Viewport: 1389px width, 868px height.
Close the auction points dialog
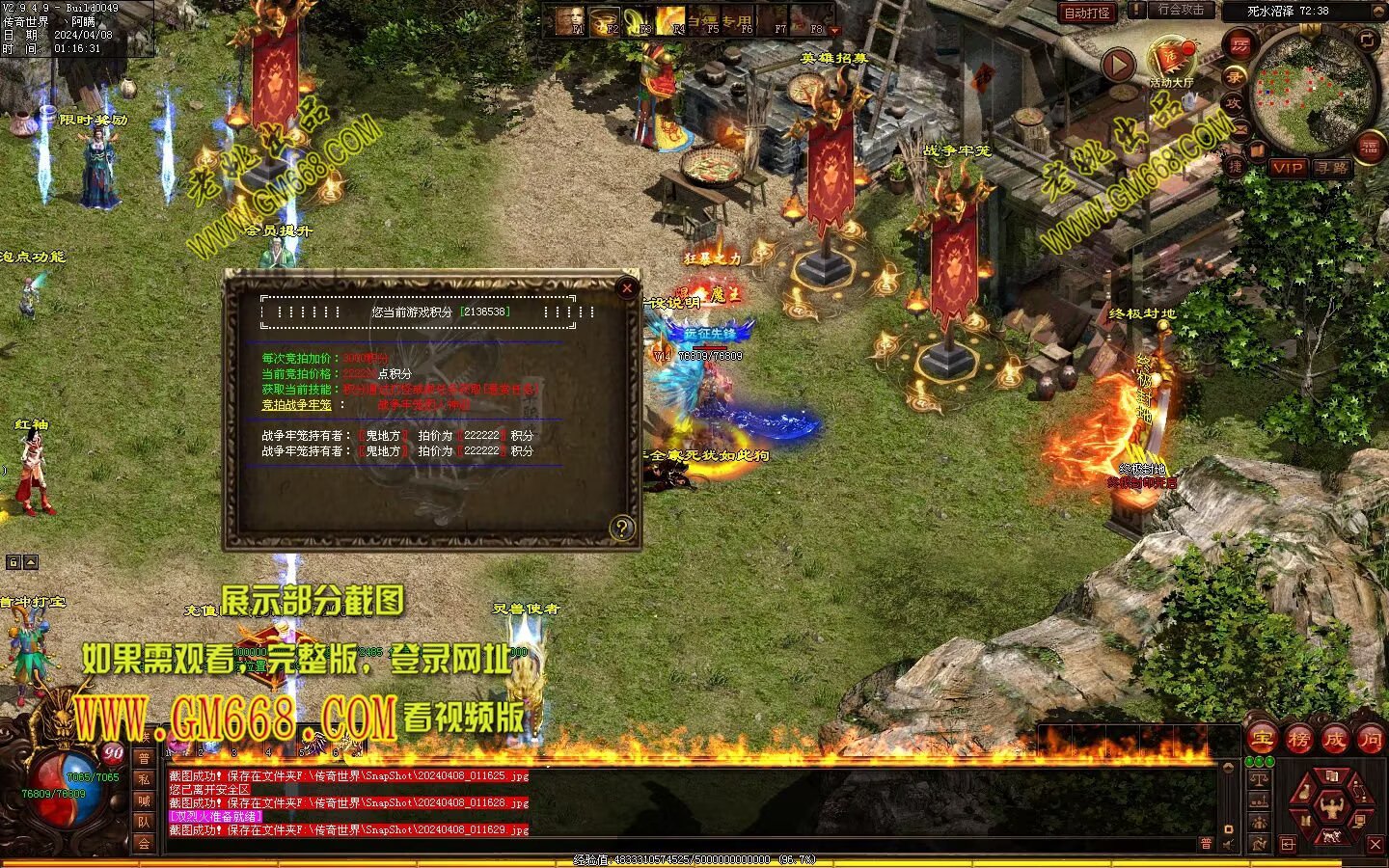tap(627, 287)
